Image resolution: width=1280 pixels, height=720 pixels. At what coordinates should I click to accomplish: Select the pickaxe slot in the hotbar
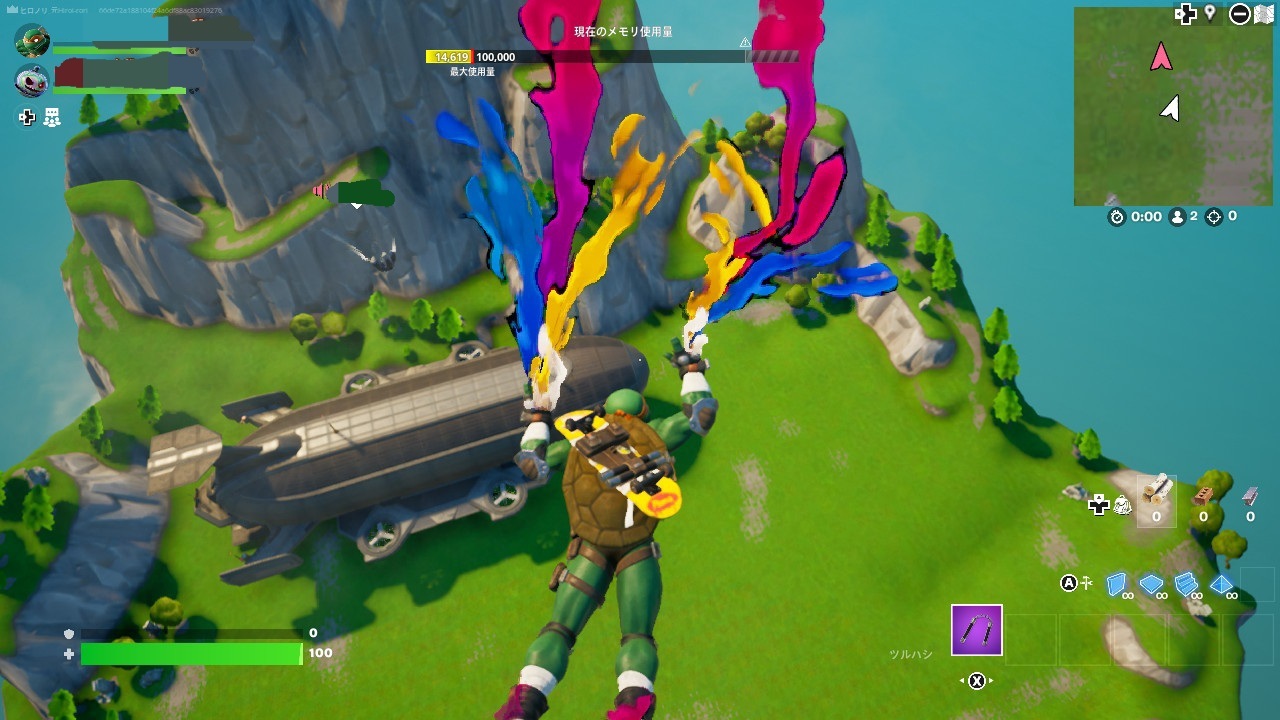click(x=976, y=630)
